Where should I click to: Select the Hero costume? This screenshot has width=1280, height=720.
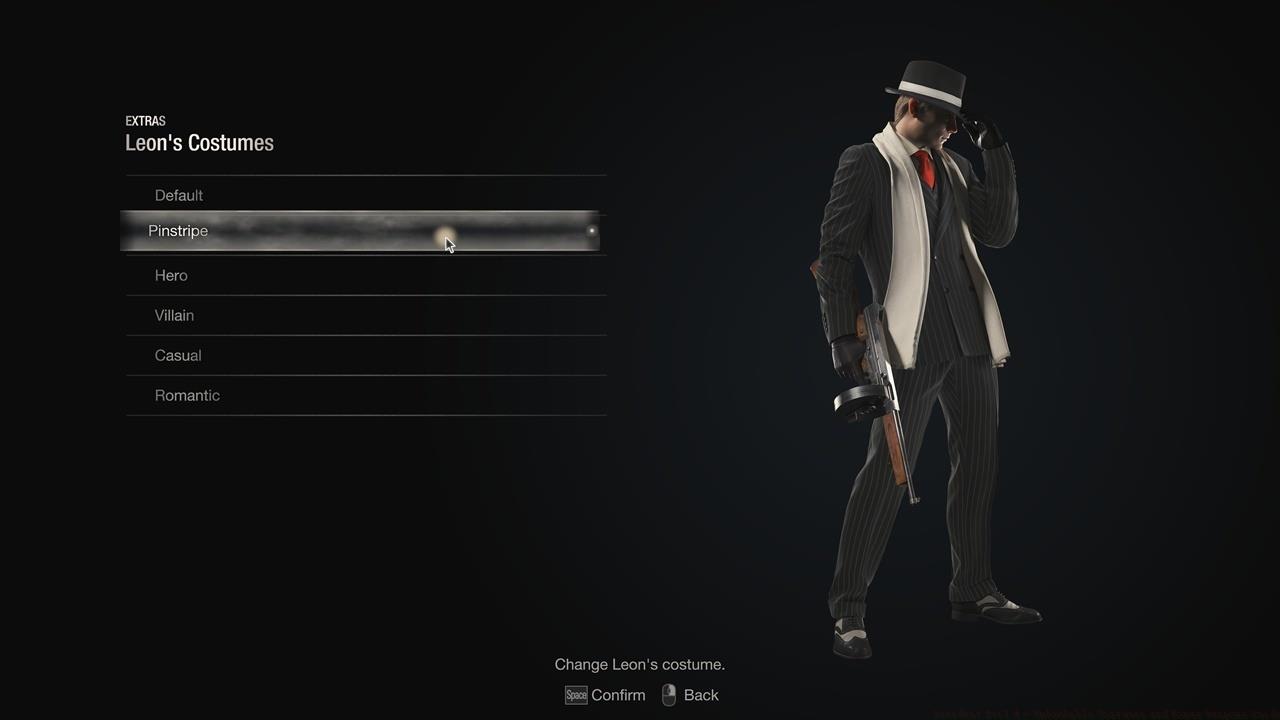(x=170, y=275)
